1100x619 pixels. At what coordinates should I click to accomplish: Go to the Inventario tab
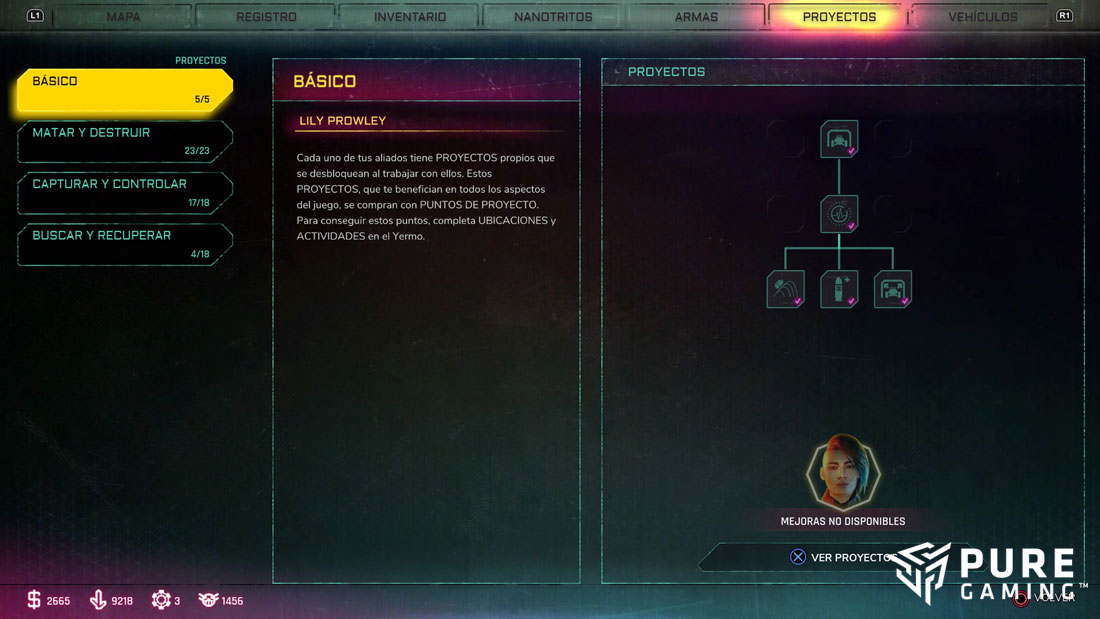pyautogui.click(x=410, y=17)
